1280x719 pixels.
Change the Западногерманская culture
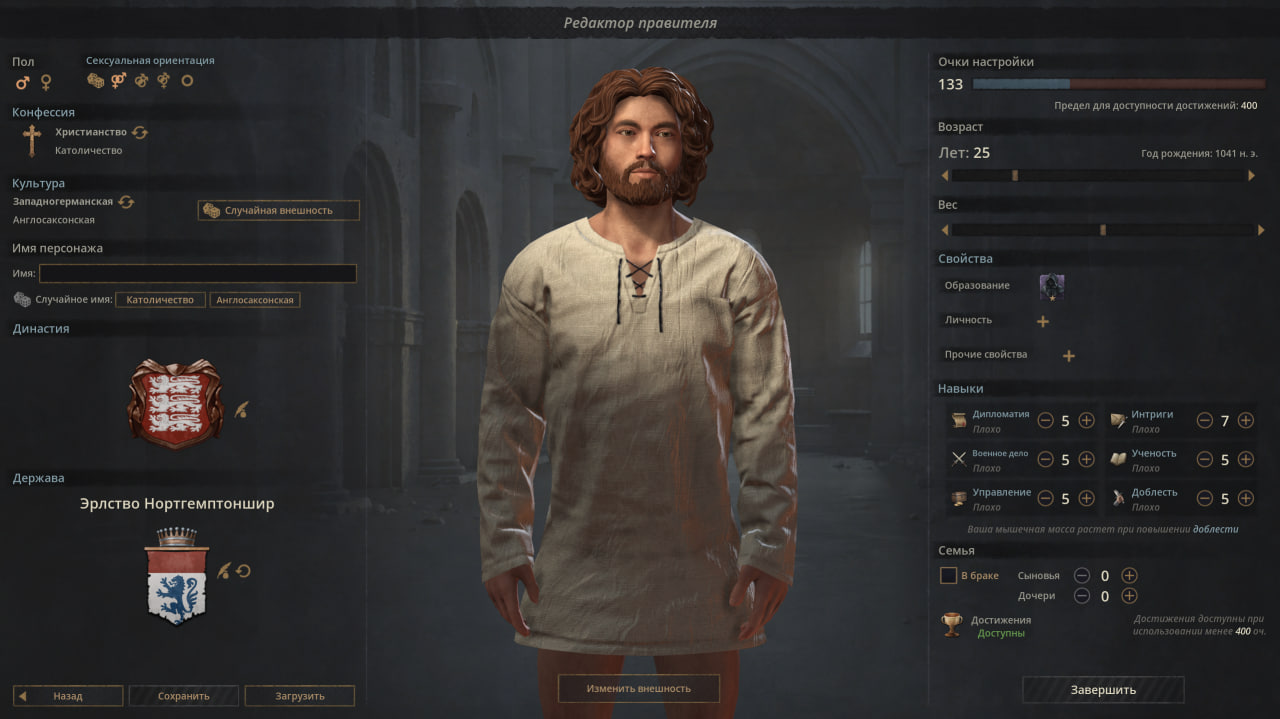pos(126,202)
